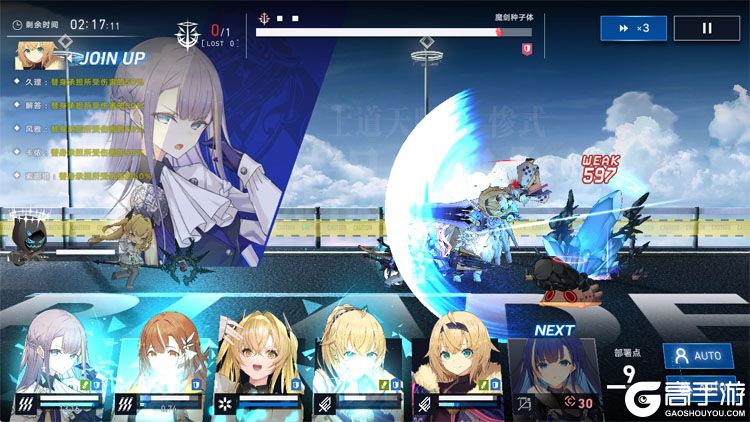Image resolution: width=750 pixels, height=422 pixels.
Task: Pause the battle
Action: [707, 28]
